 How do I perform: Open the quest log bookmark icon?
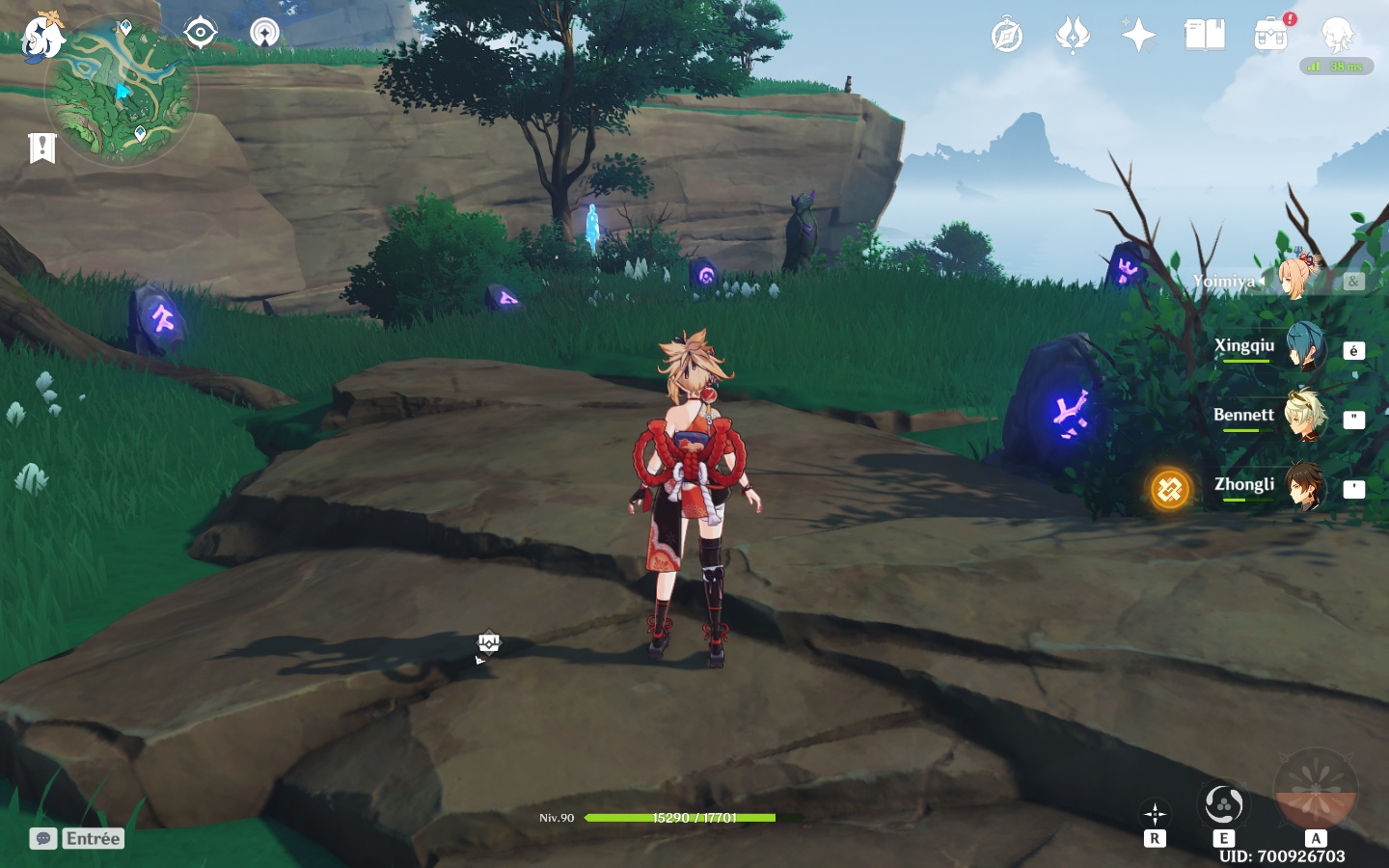[x=42, y=148]
